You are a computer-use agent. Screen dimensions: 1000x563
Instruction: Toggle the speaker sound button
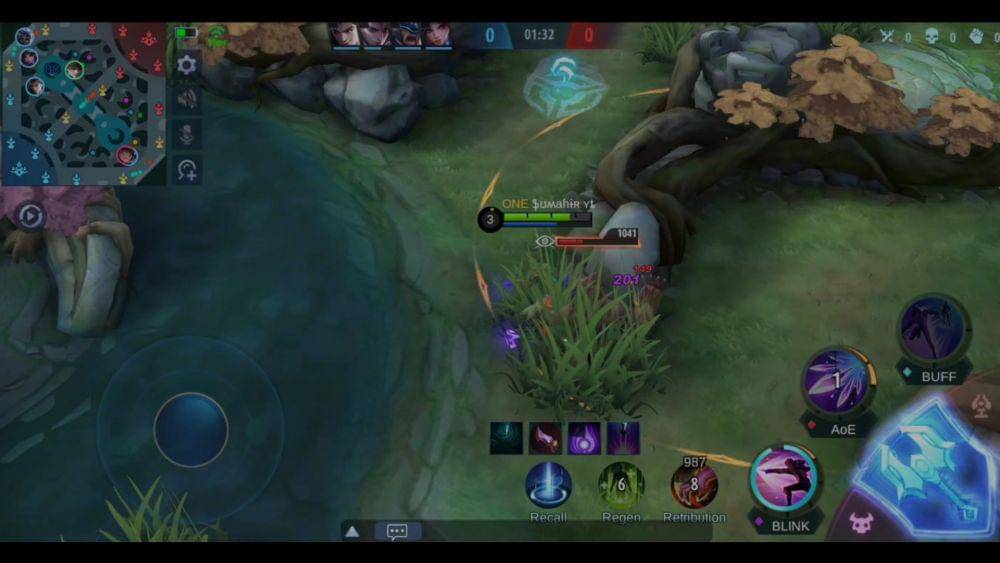point(187,99)
